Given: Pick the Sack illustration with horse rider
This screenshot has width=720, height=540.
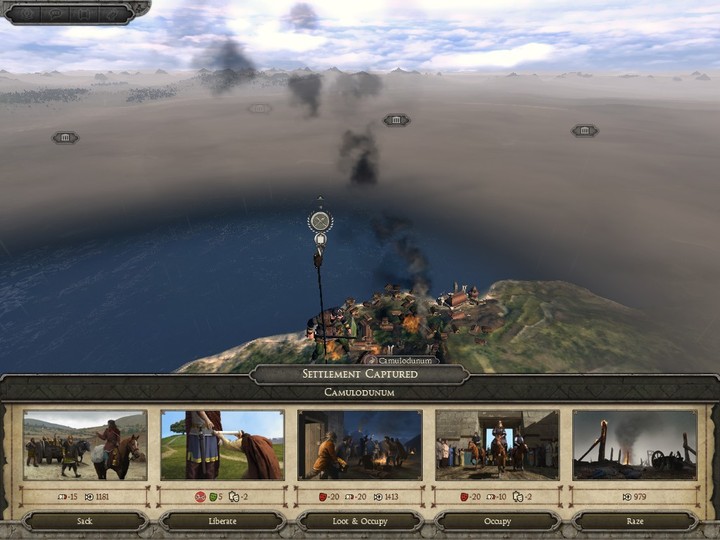Looking at the screenshot, I should [85, 444].
